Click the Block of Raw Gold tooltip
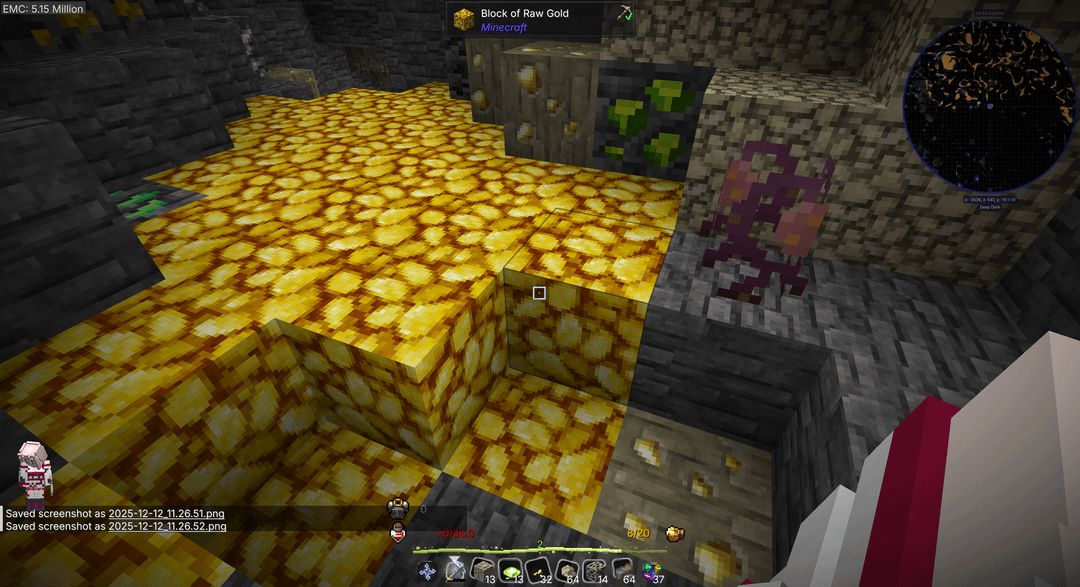 pos(540,20)
